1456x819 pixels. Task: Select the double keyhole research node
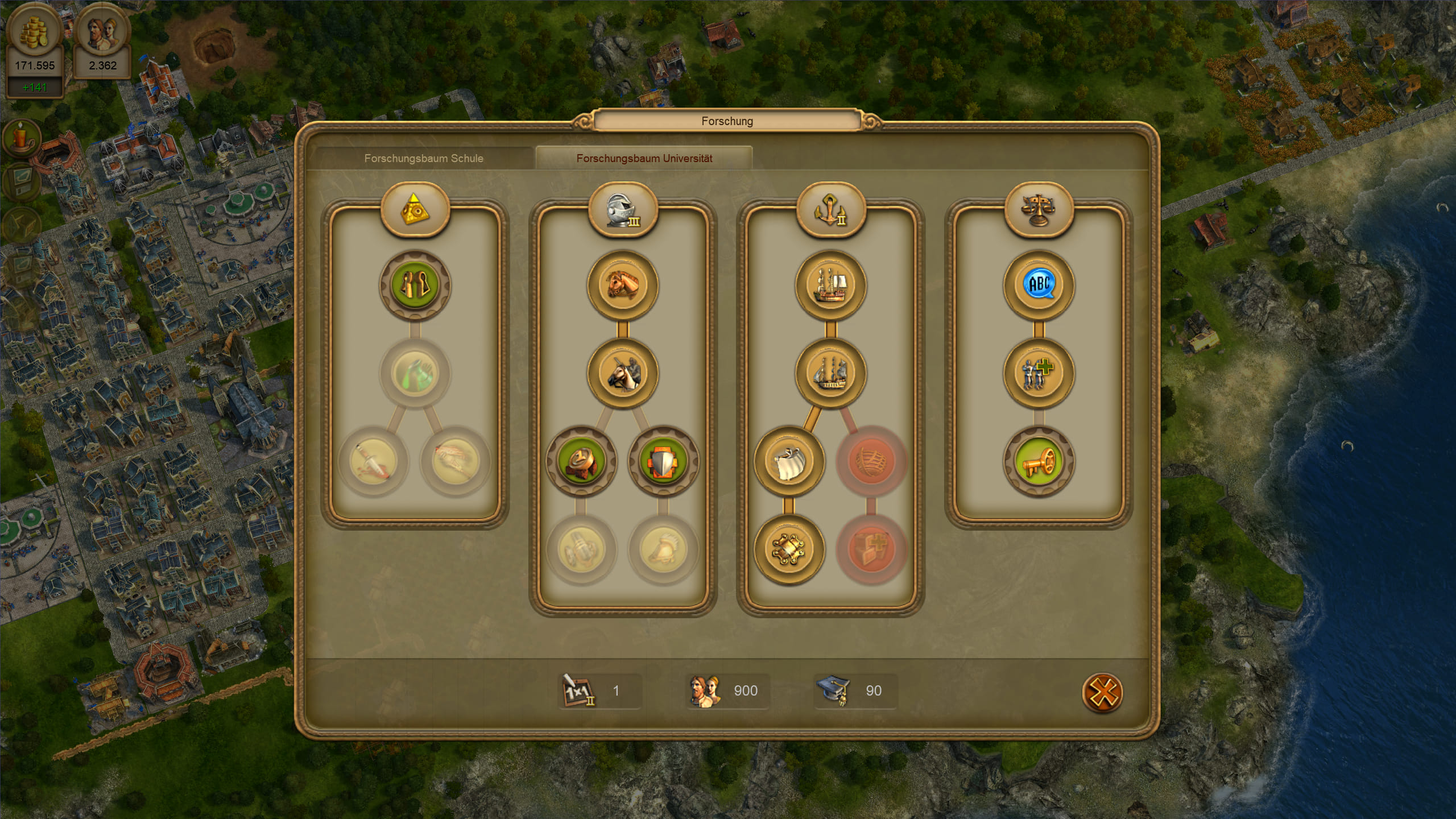point(415,285)
